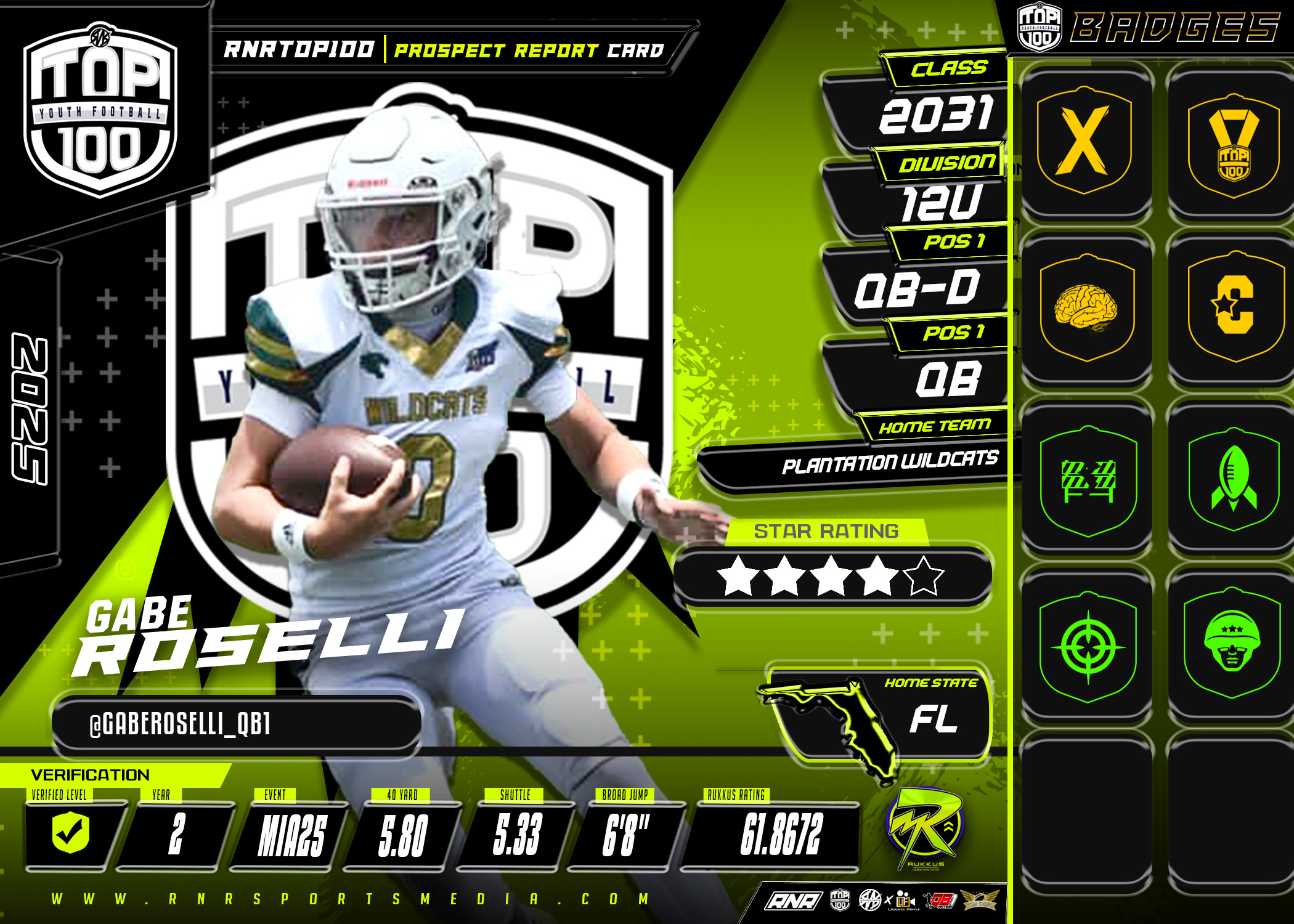The width and height of the screenshot is (1294, 924).
Task: Click the Top 100 Youth Football logo
Action: (x=100, y=111)
